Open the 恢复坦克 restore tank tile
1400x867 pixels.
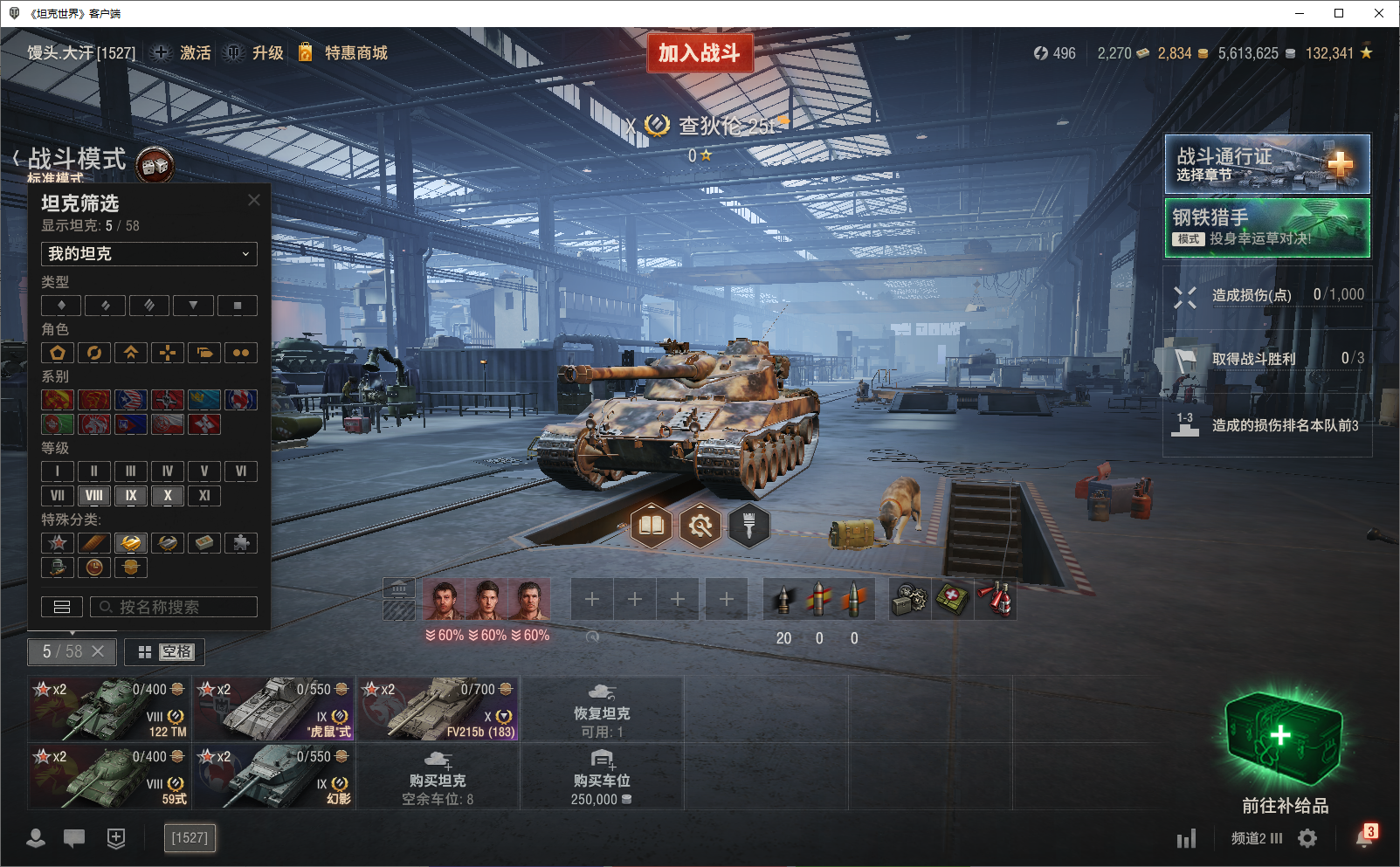click(x=602, y=709)
